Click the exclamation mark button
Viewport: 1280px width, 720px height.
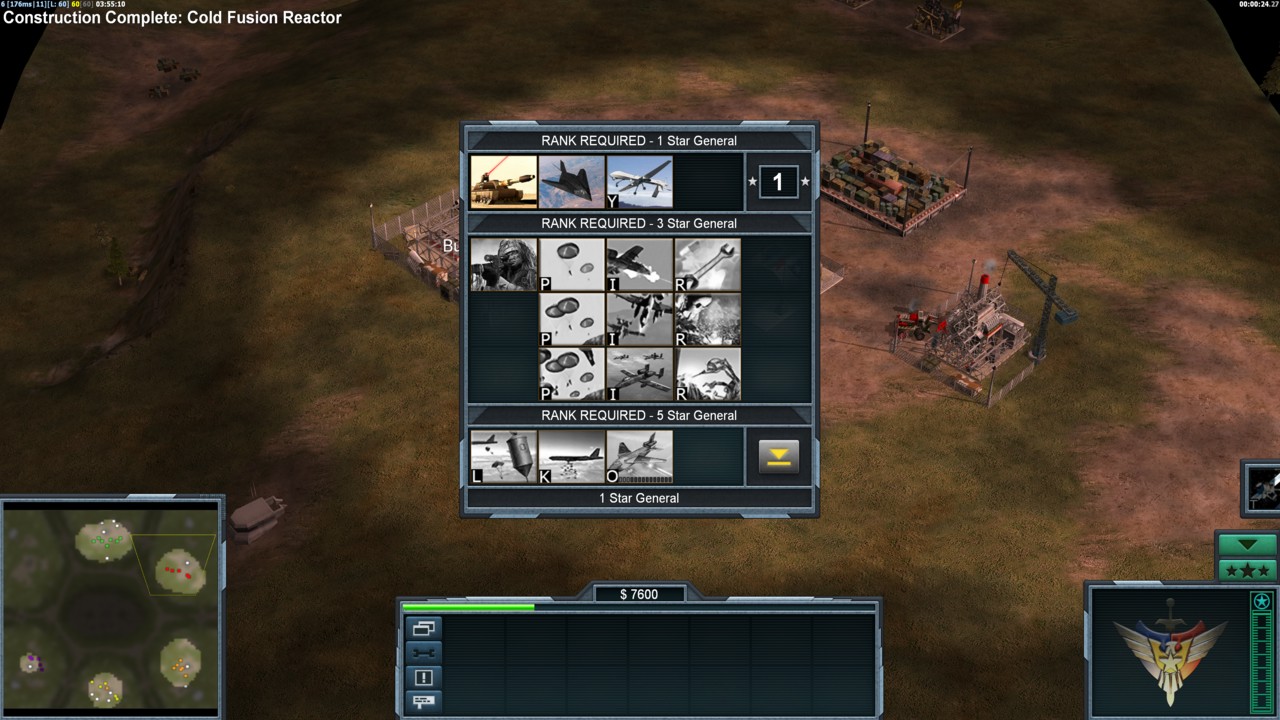[423, 678]
